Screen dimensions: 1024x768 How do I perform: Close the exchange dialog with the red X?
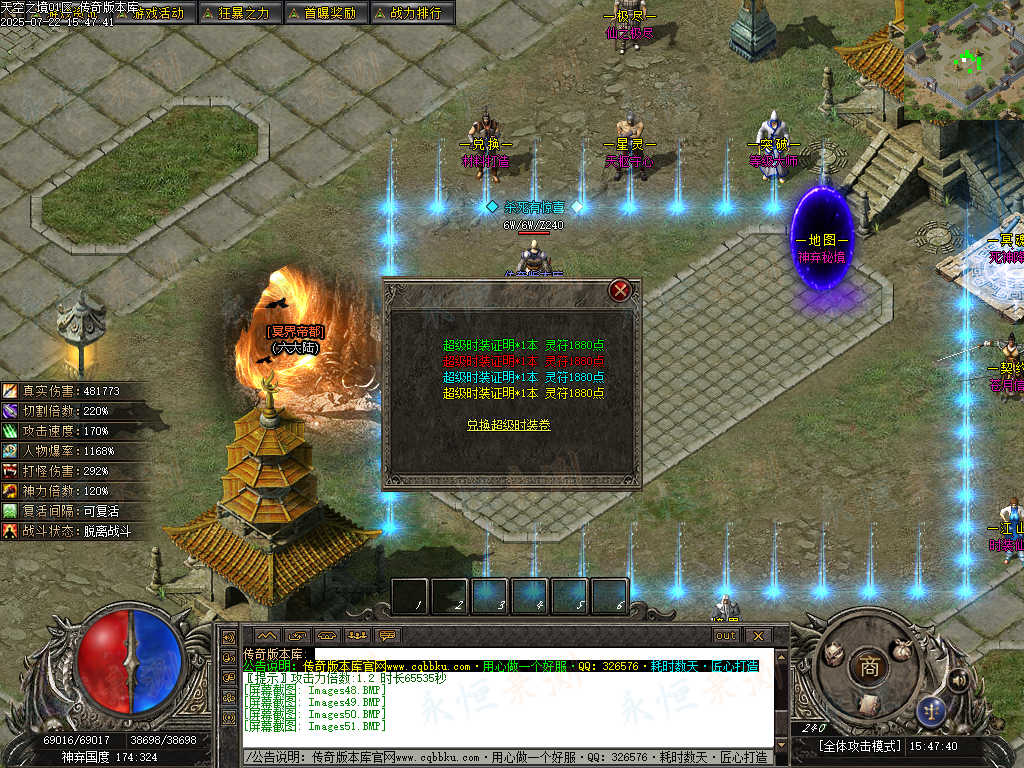pos(621,291)
